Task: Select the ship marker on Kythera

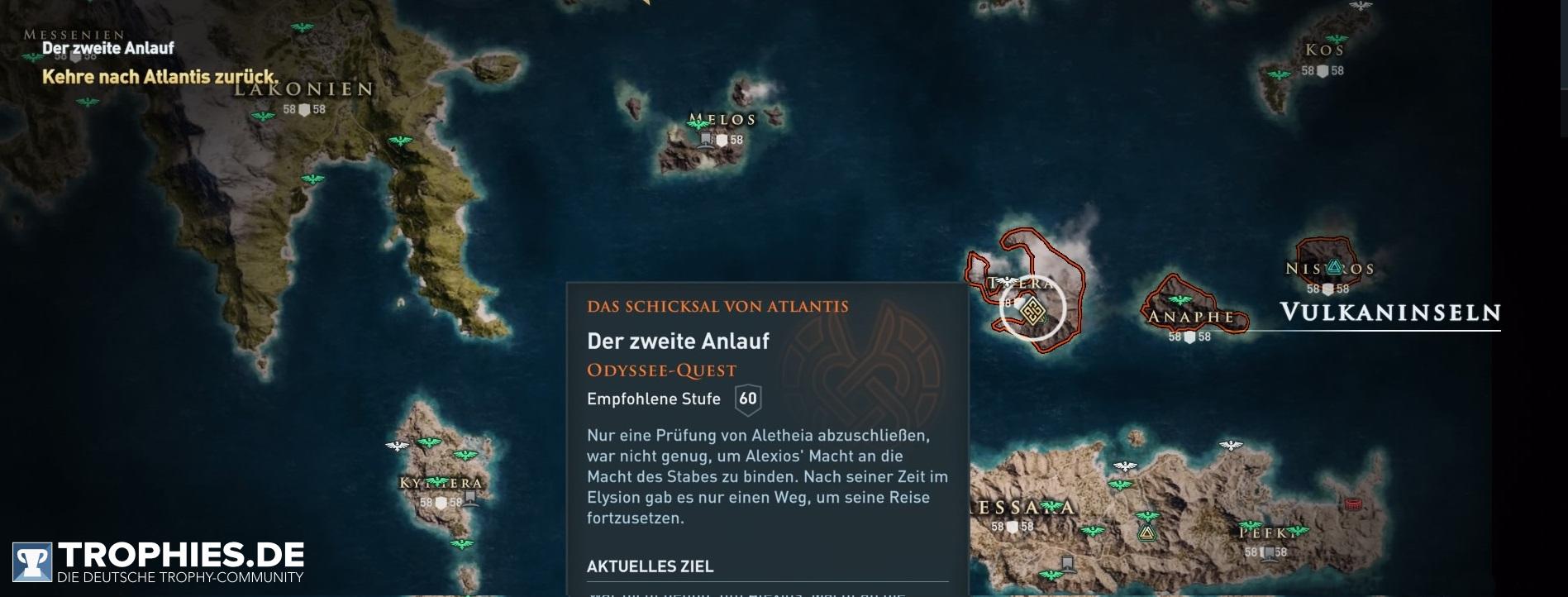Action: 470,498
